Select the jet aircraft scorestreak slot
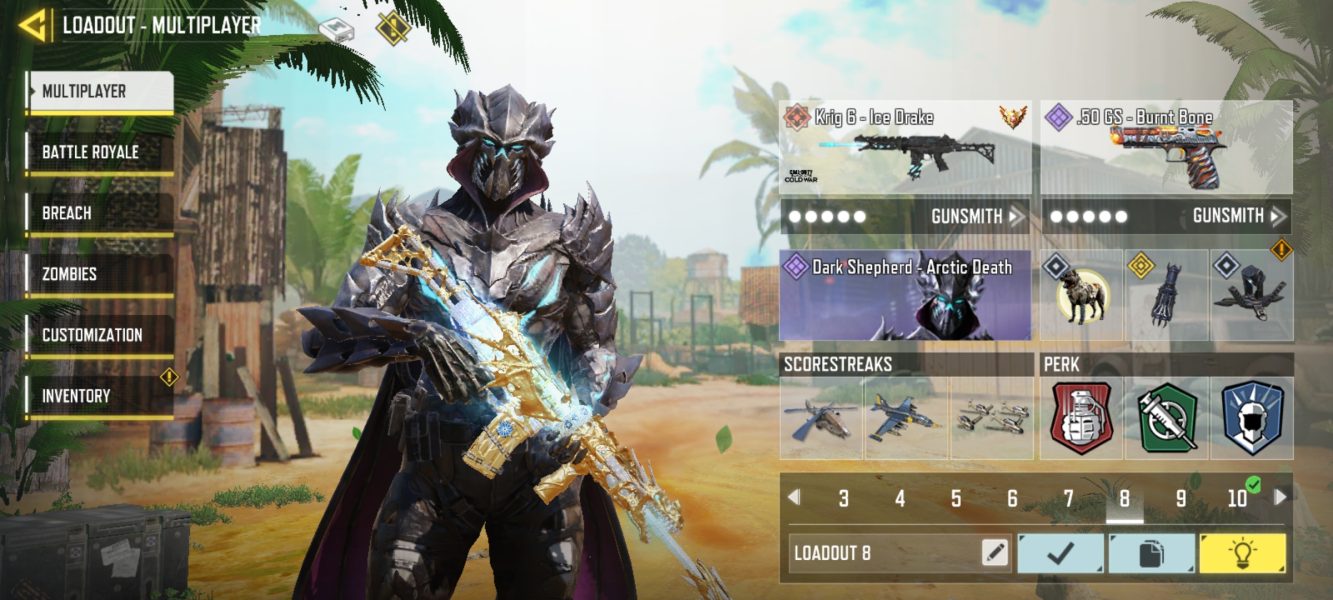 click(906, 418)
